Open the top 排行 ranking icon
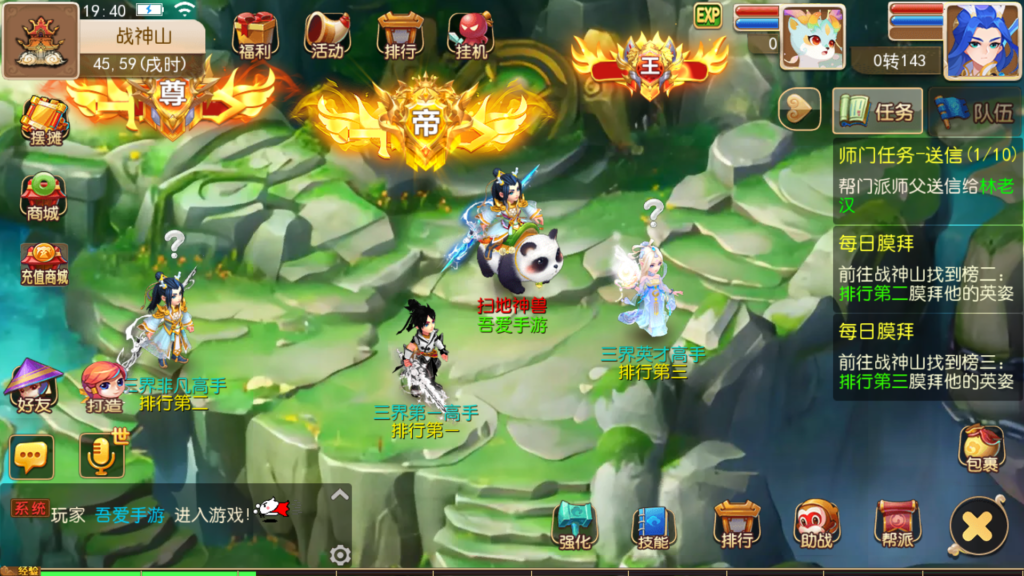 [x=399, y=36]
